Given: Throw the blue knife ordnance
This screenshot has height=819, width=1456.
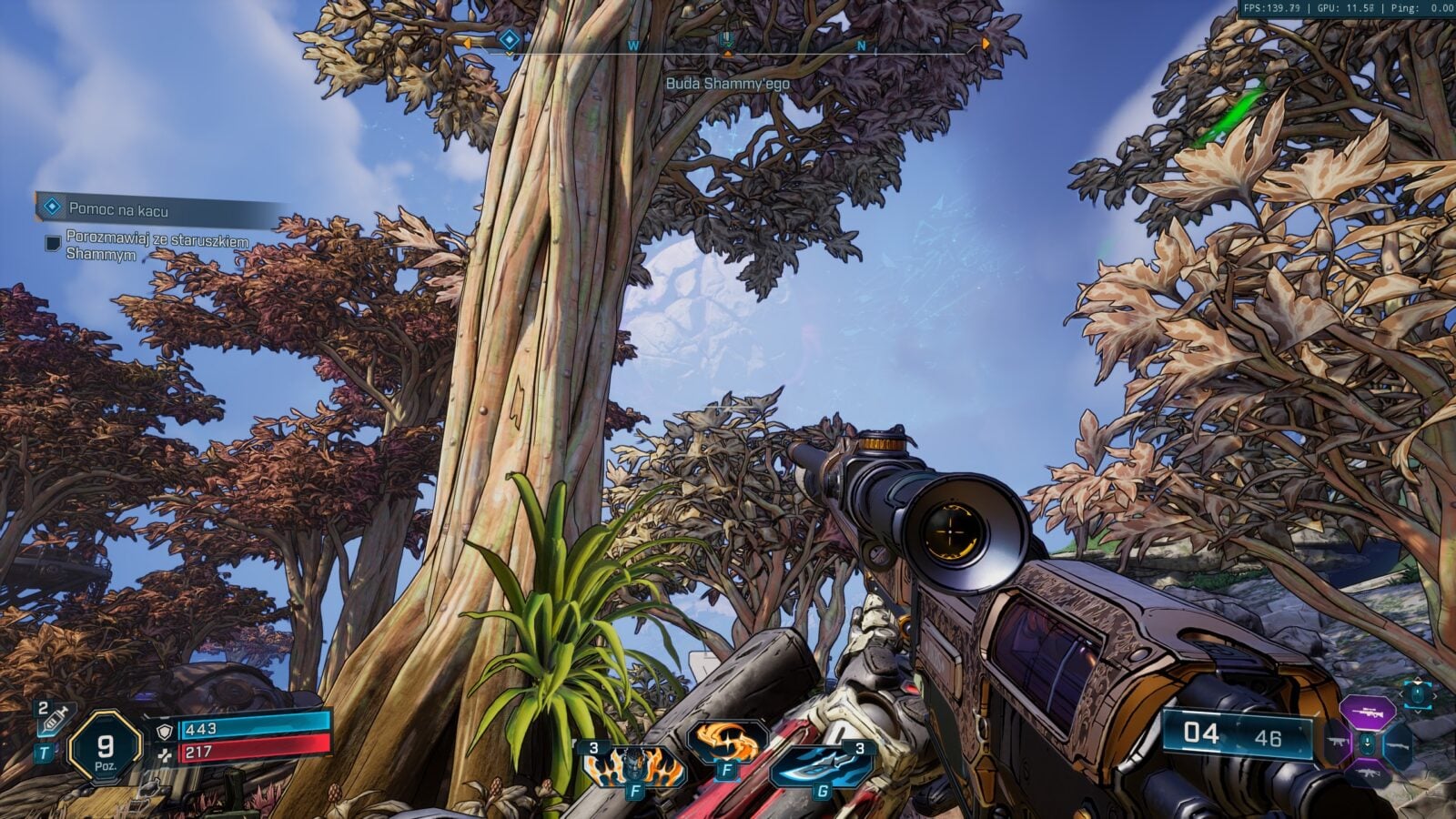Looking at the screenshot, I should click(820, 764).
